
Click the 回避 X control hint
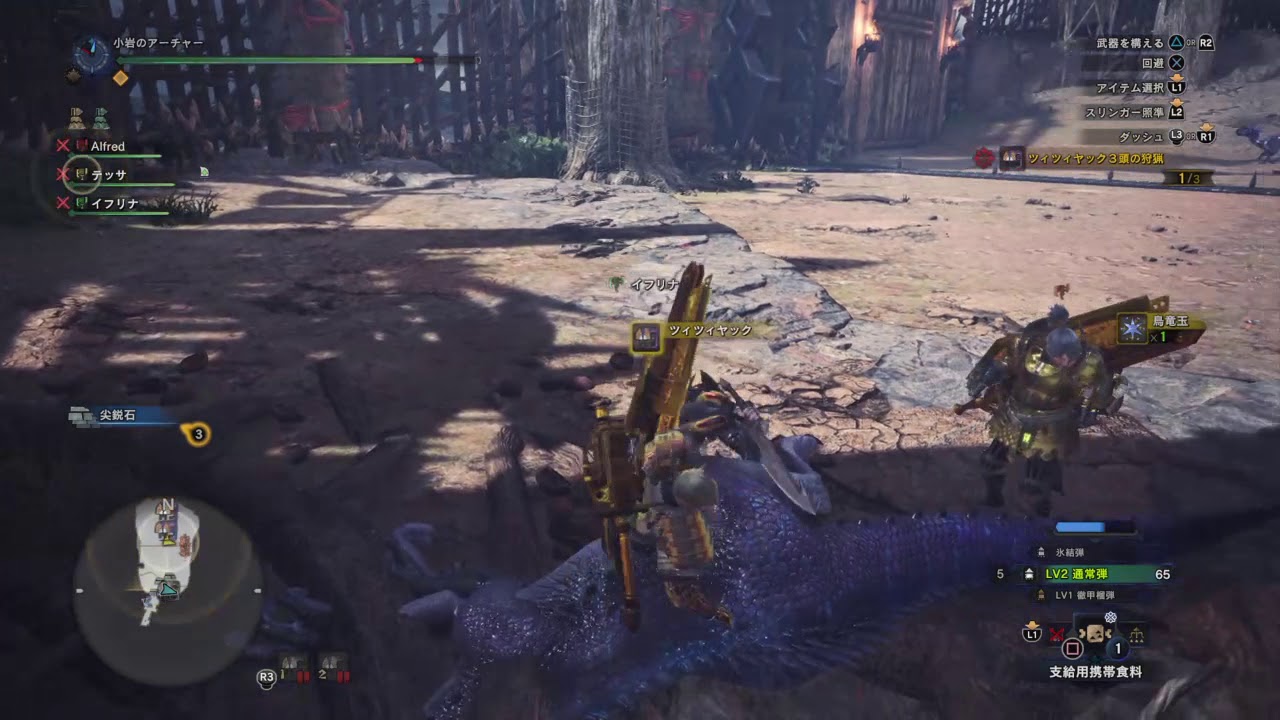[x=1176, y=63]
